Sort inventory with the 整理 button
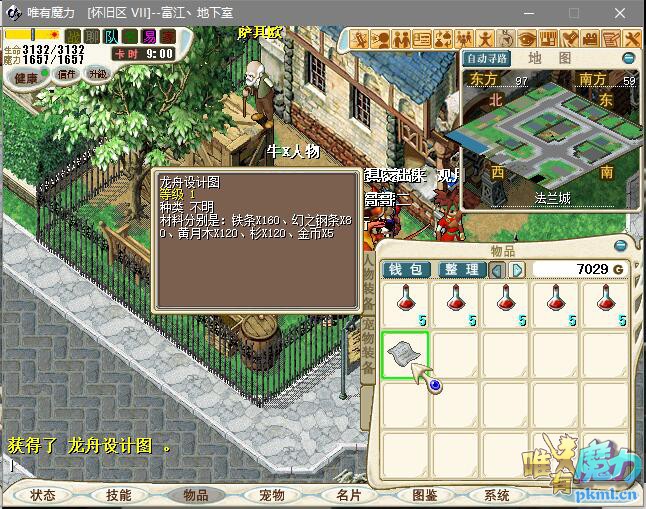Viewport: 646px width, 509px height. (462, 269)
